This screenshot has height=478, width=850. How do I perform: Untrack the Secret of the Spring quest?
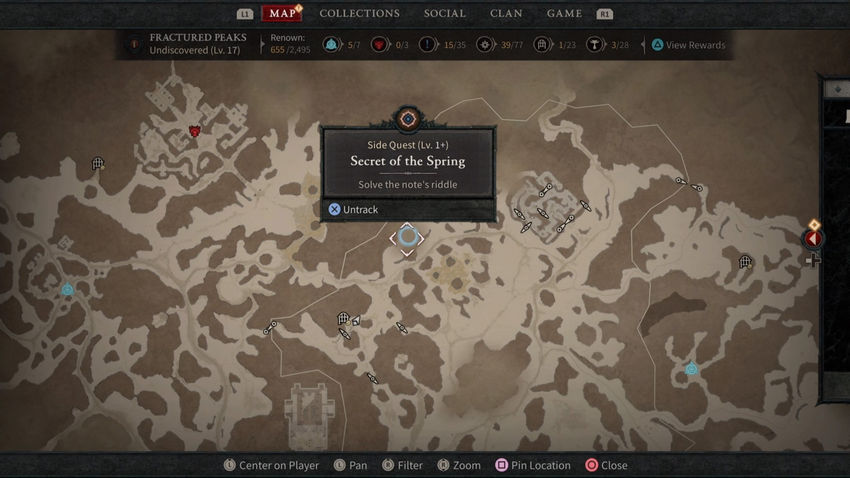[x=353, y=209]
